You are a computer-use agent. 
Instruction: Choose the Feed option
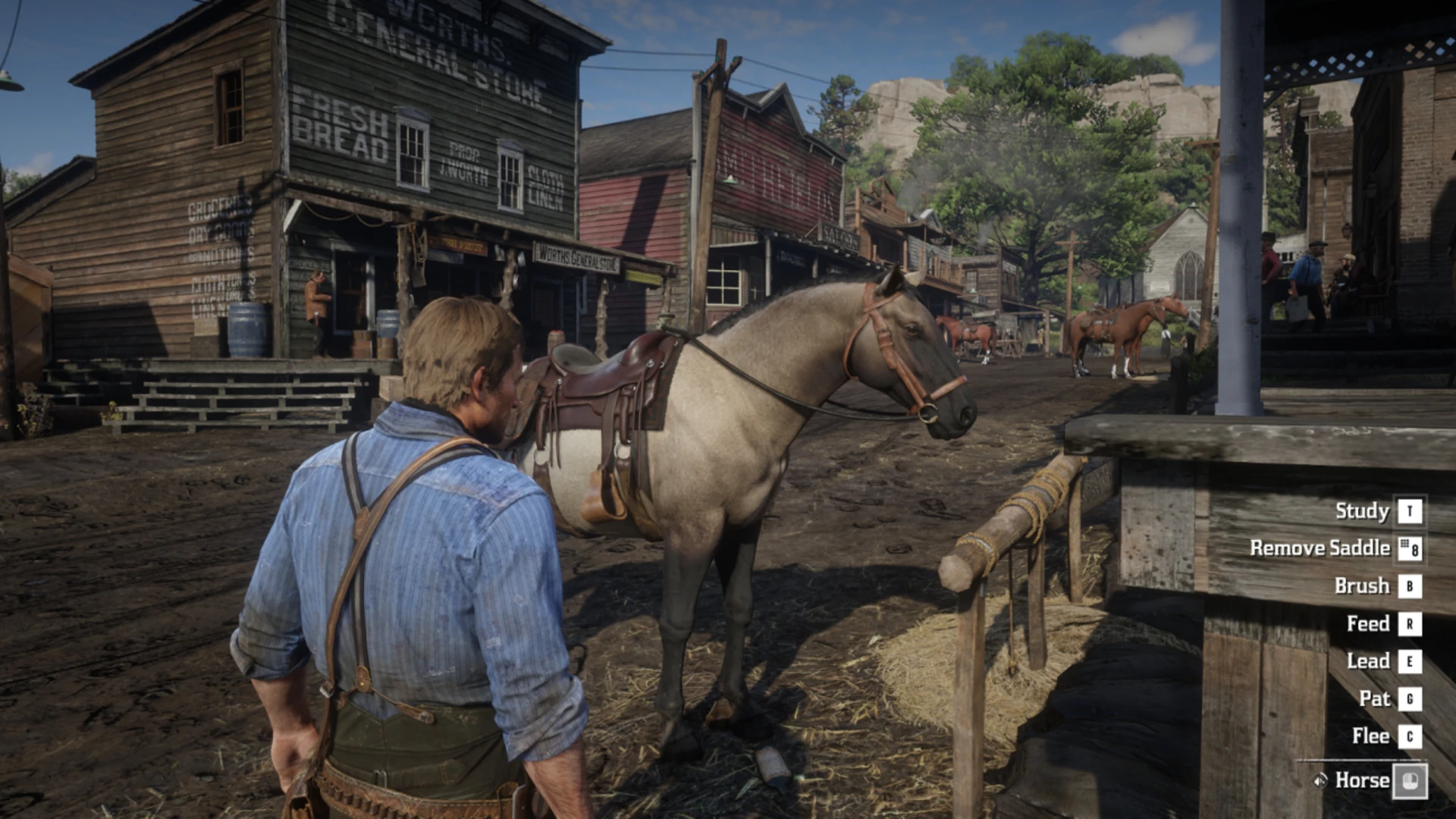(1368, 624)
